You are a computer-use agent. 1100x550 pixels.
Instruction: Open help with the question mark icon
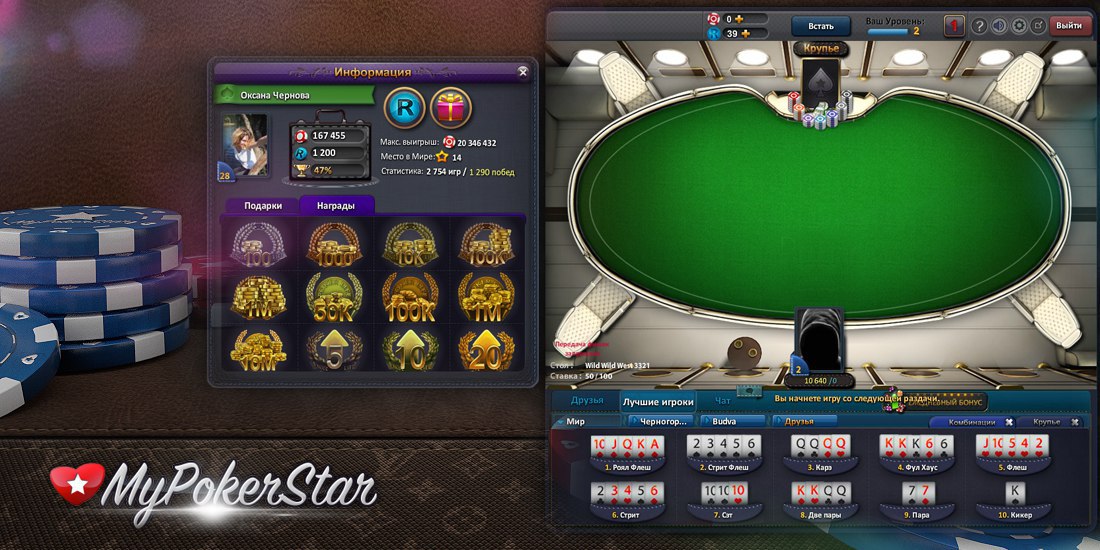[979, 26]
